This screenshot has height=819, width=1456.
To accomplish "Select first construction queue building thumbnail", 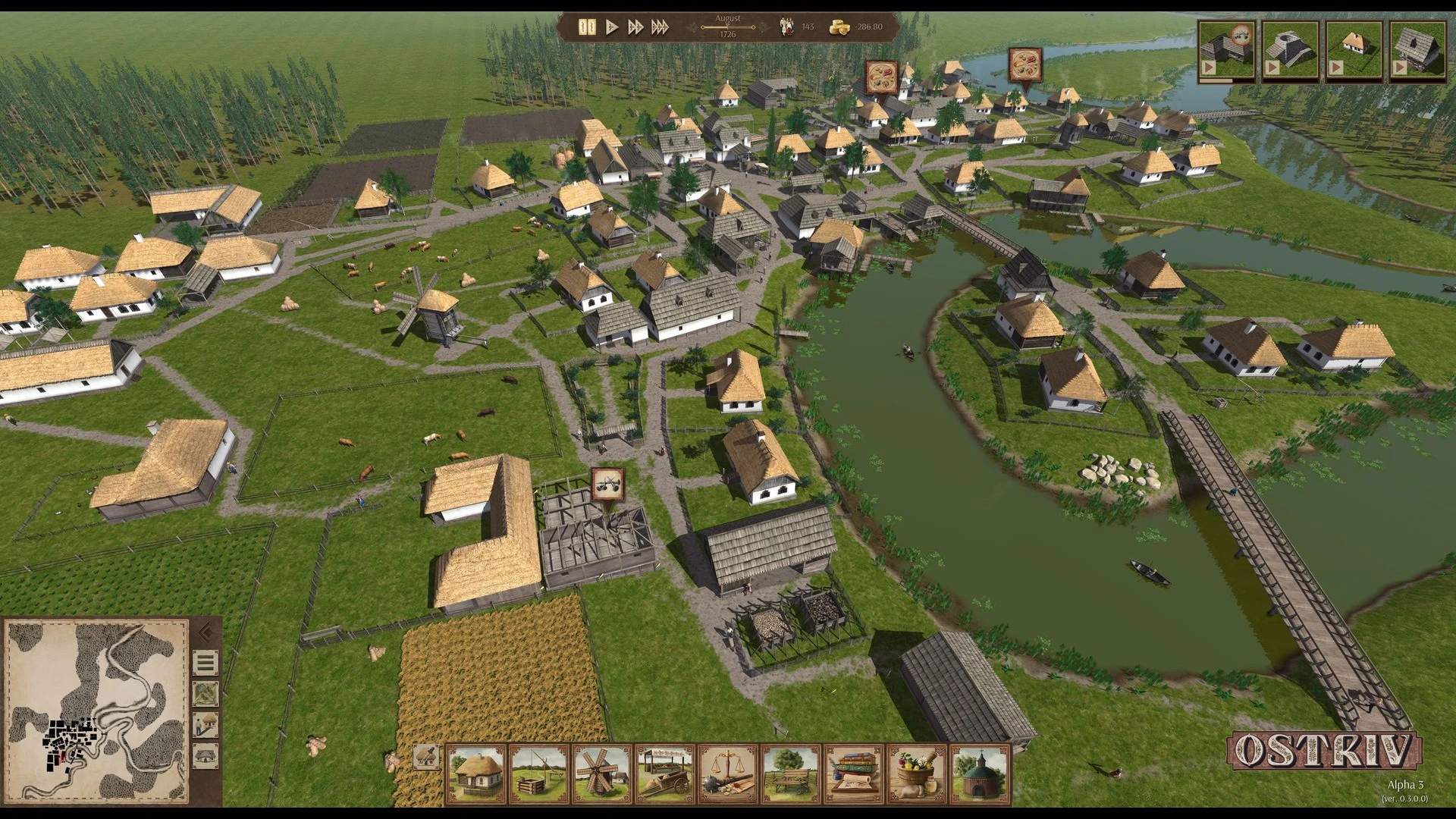I will (x=1226, y=50).
